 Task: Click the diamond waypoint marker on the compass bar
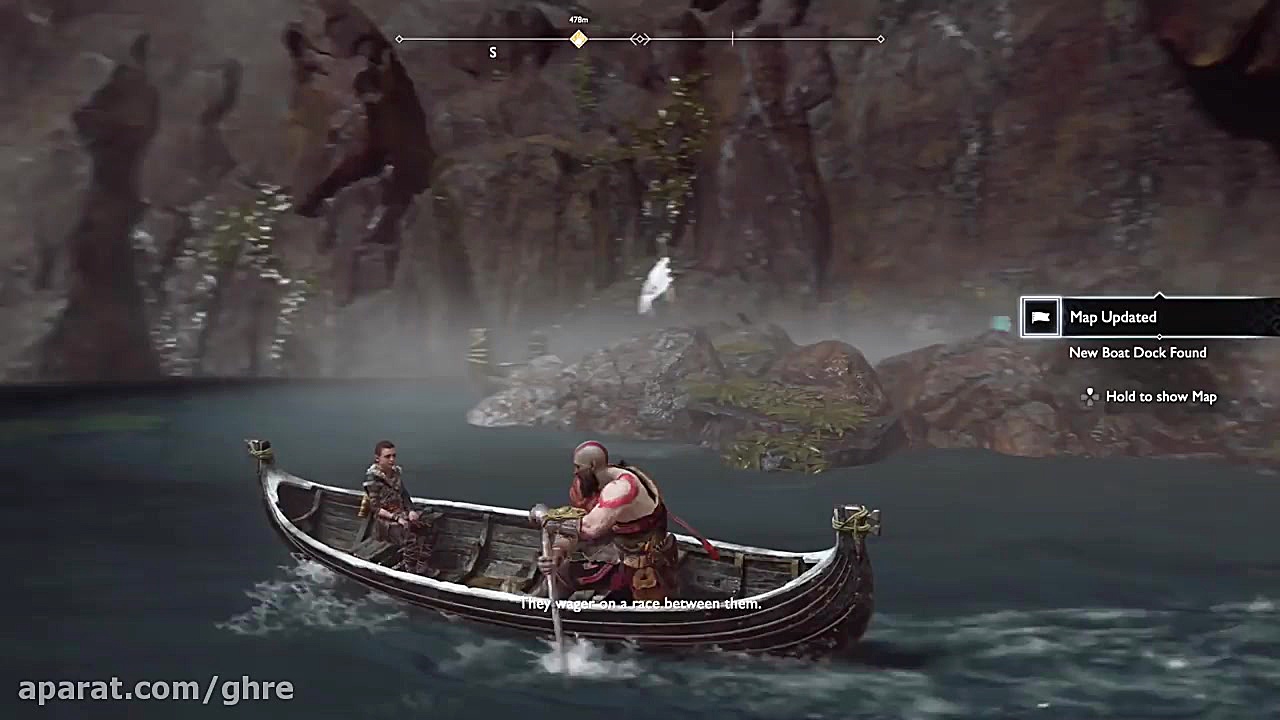click(577, 38)
